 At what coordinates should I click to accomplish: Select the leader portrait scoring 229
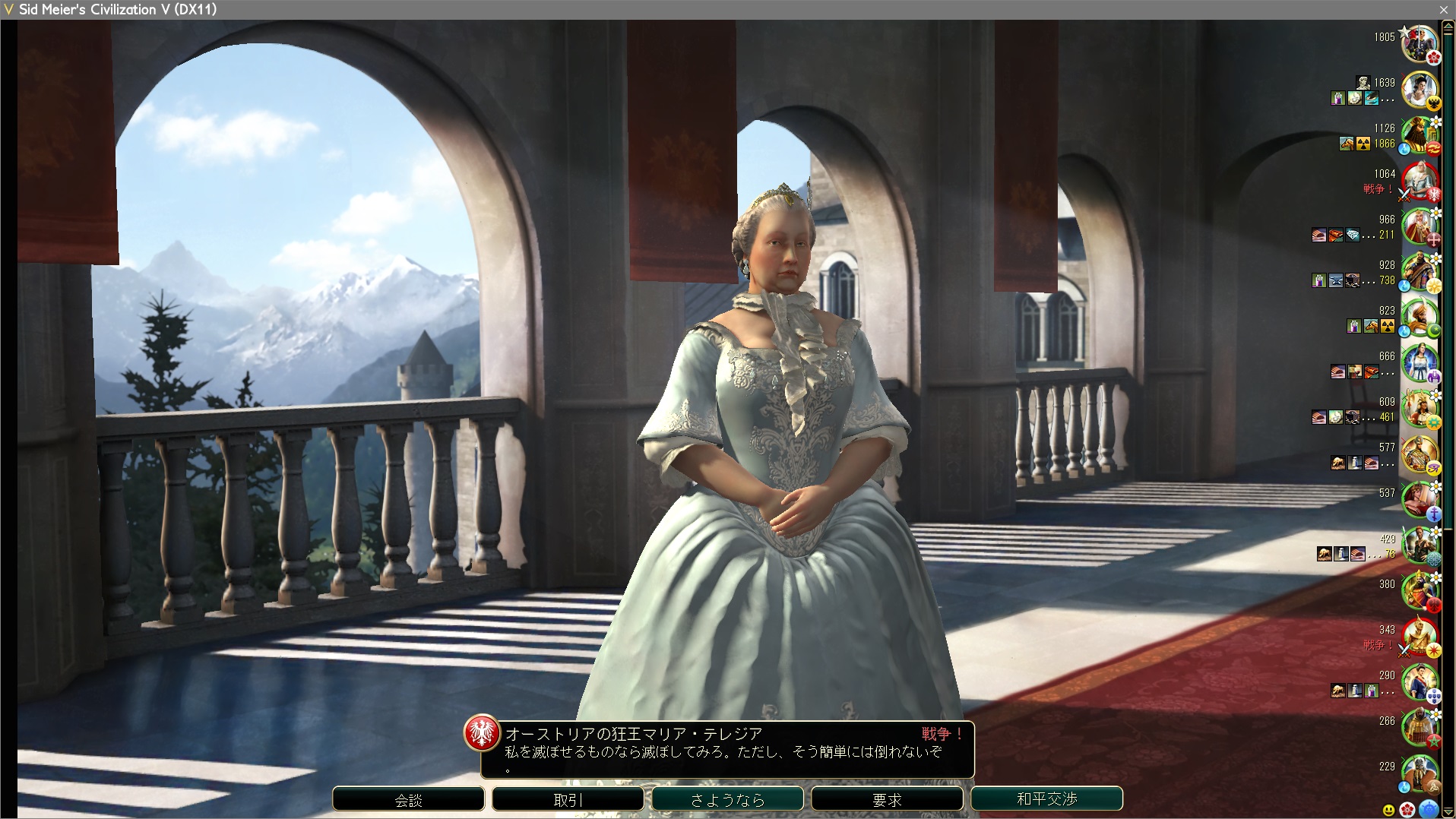pos(1420,773)
